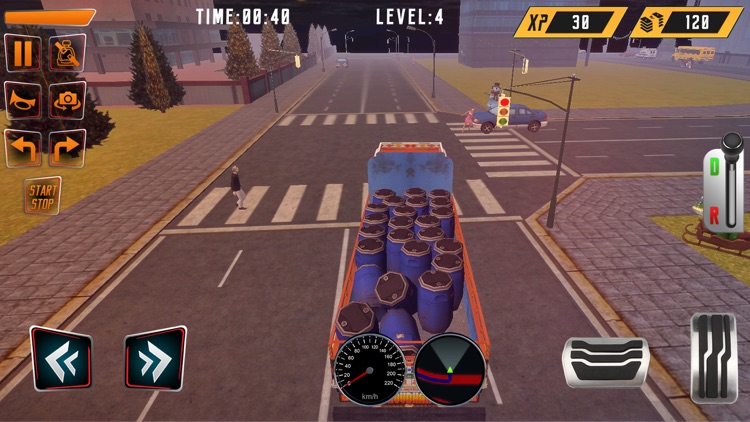Steer left with the double-chevron button
Image resolution: width=750 pixels, height=422 pixels.
[61, 359]
